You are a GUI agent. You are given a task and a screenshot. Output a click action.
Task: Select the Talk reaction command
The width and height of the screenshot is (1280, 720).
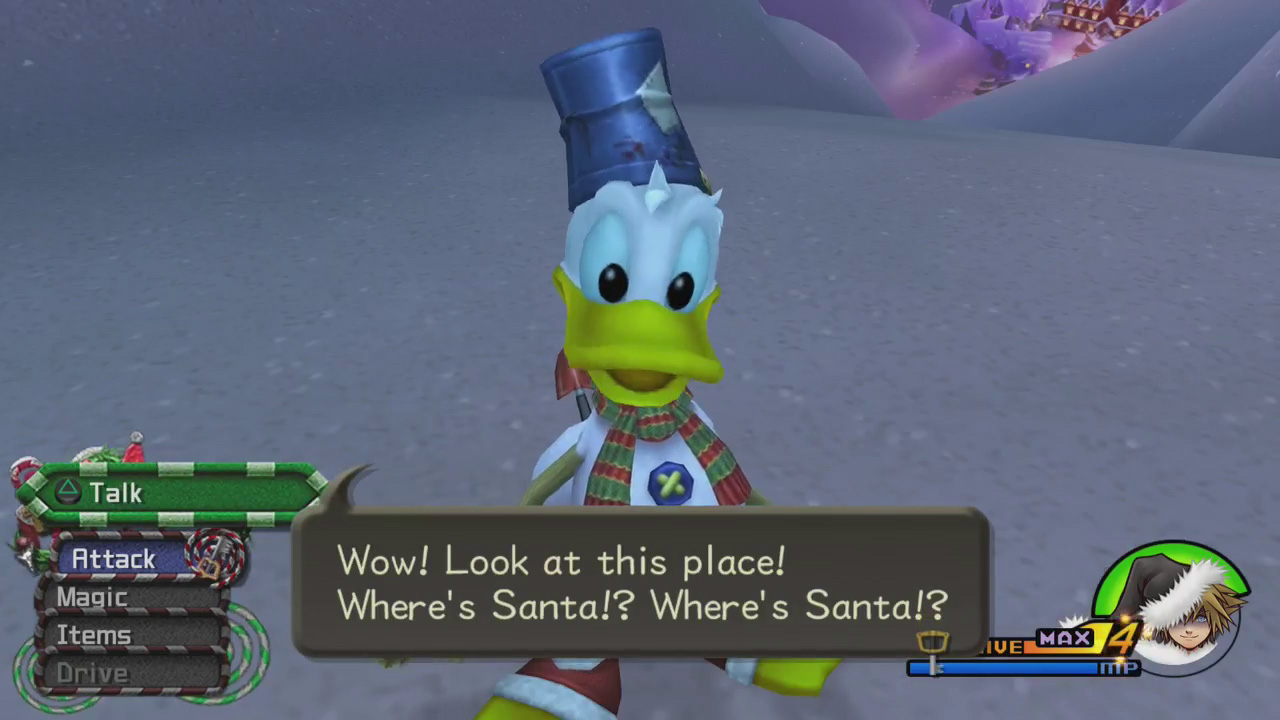[170, 492]
